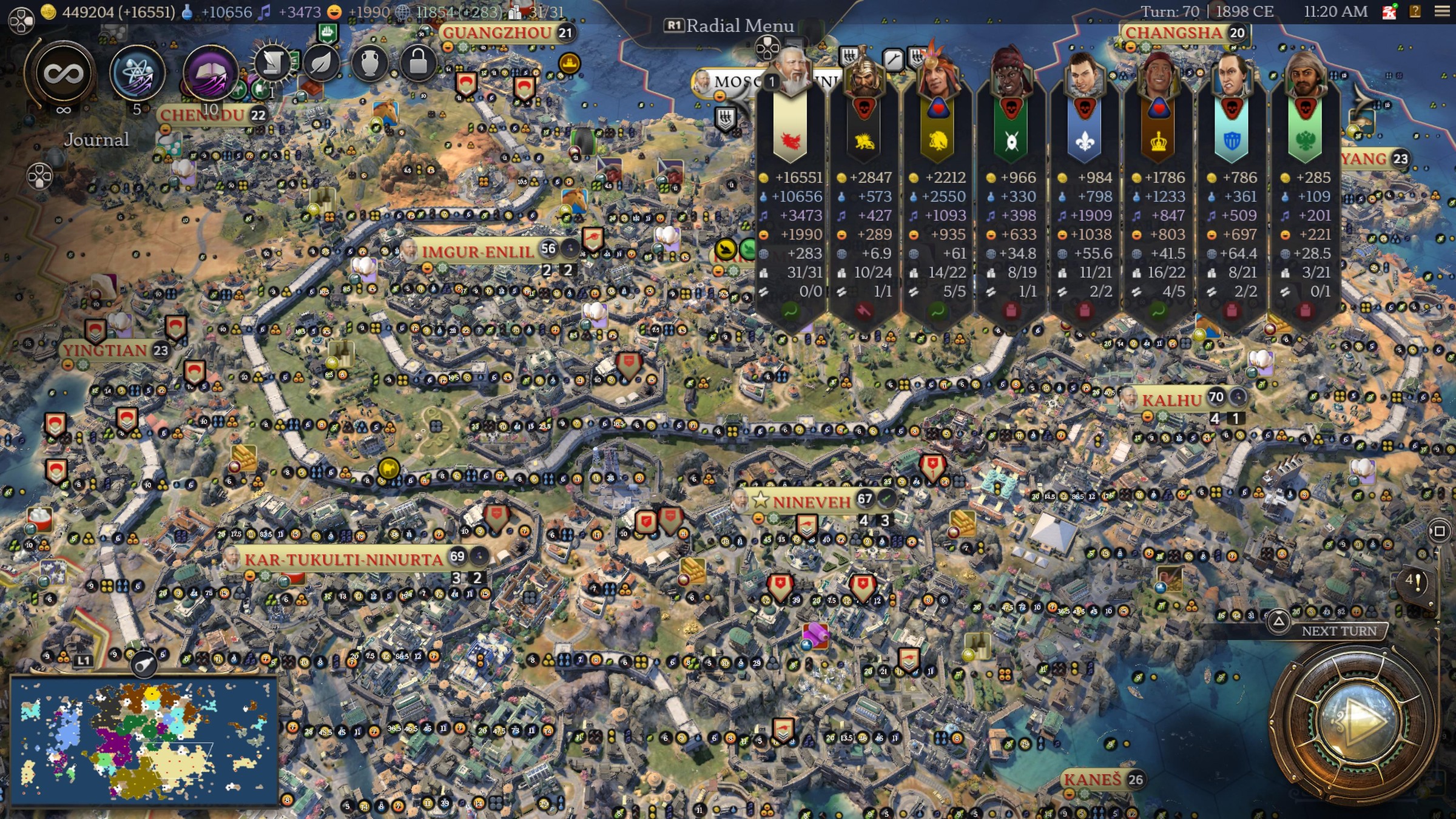Select the Imgur-Enlil city banner
Screen dimensions: 1456x819
coord(477,251)
